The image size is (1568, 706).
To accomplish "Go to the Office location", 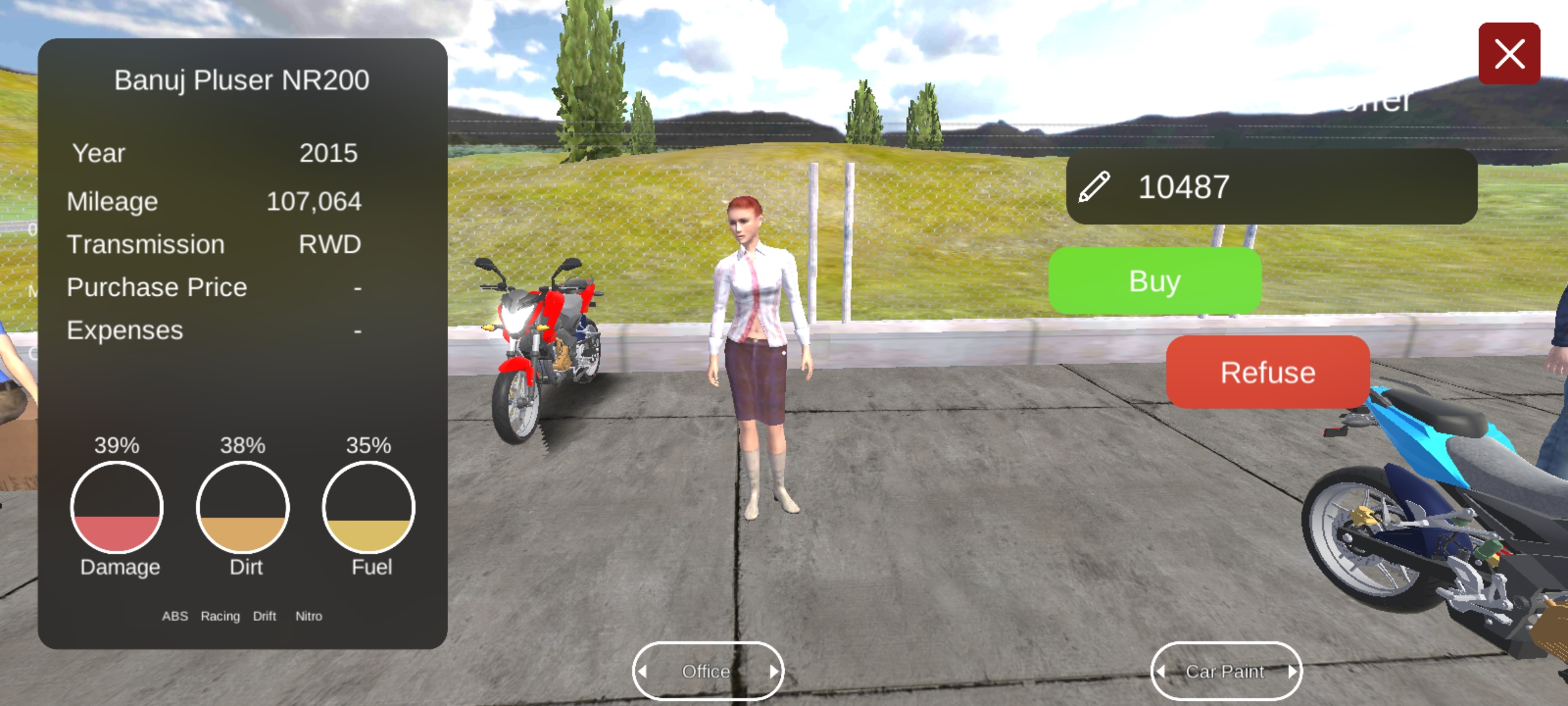I will [706, 671].
